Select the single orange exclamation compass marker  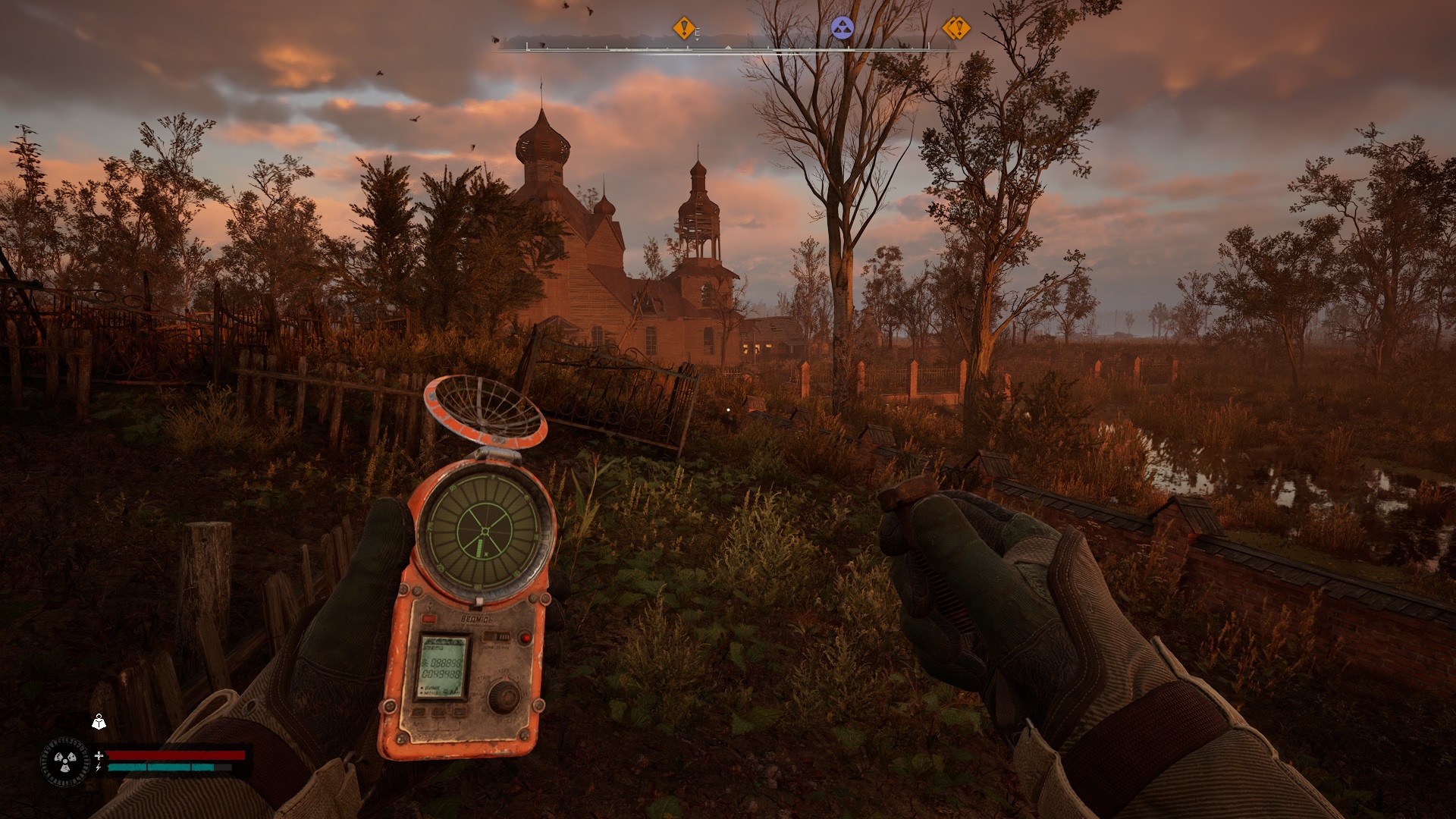683,29
